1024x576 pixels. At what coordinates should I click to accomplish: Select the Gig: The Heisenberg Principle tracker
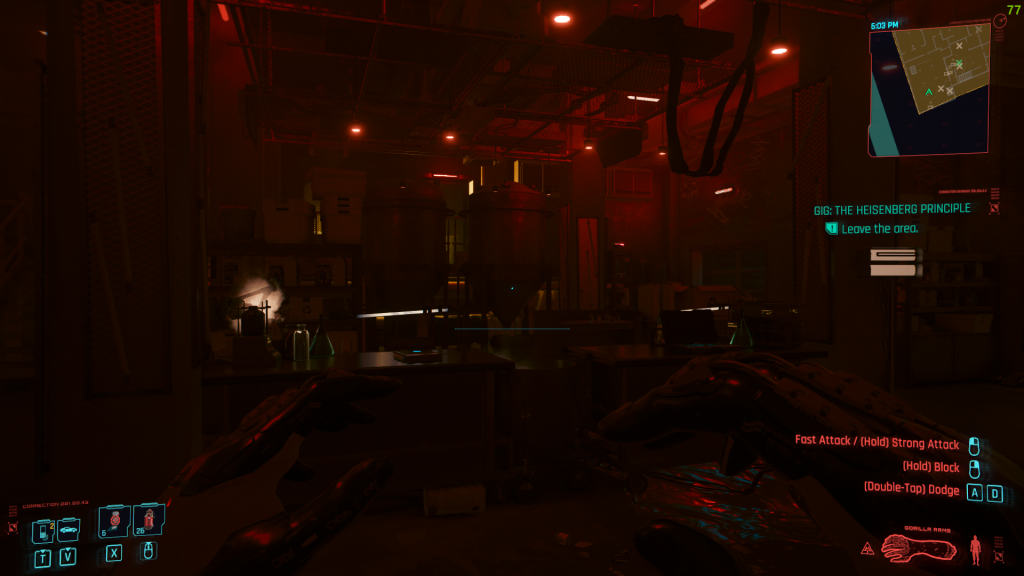pos(892,209)
